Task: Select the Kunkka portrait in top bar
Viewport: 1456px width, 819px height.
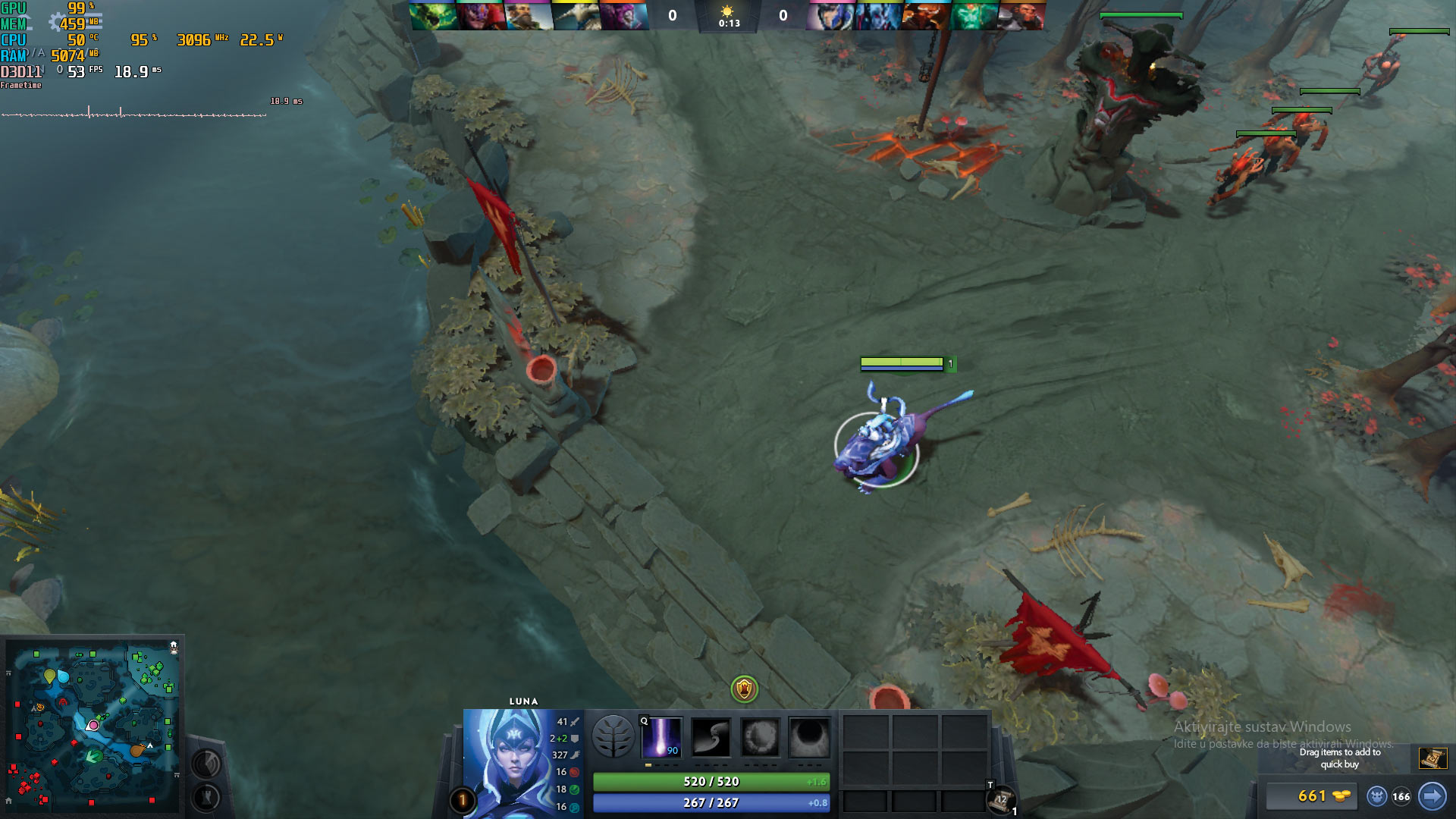Action: [529, 15]
